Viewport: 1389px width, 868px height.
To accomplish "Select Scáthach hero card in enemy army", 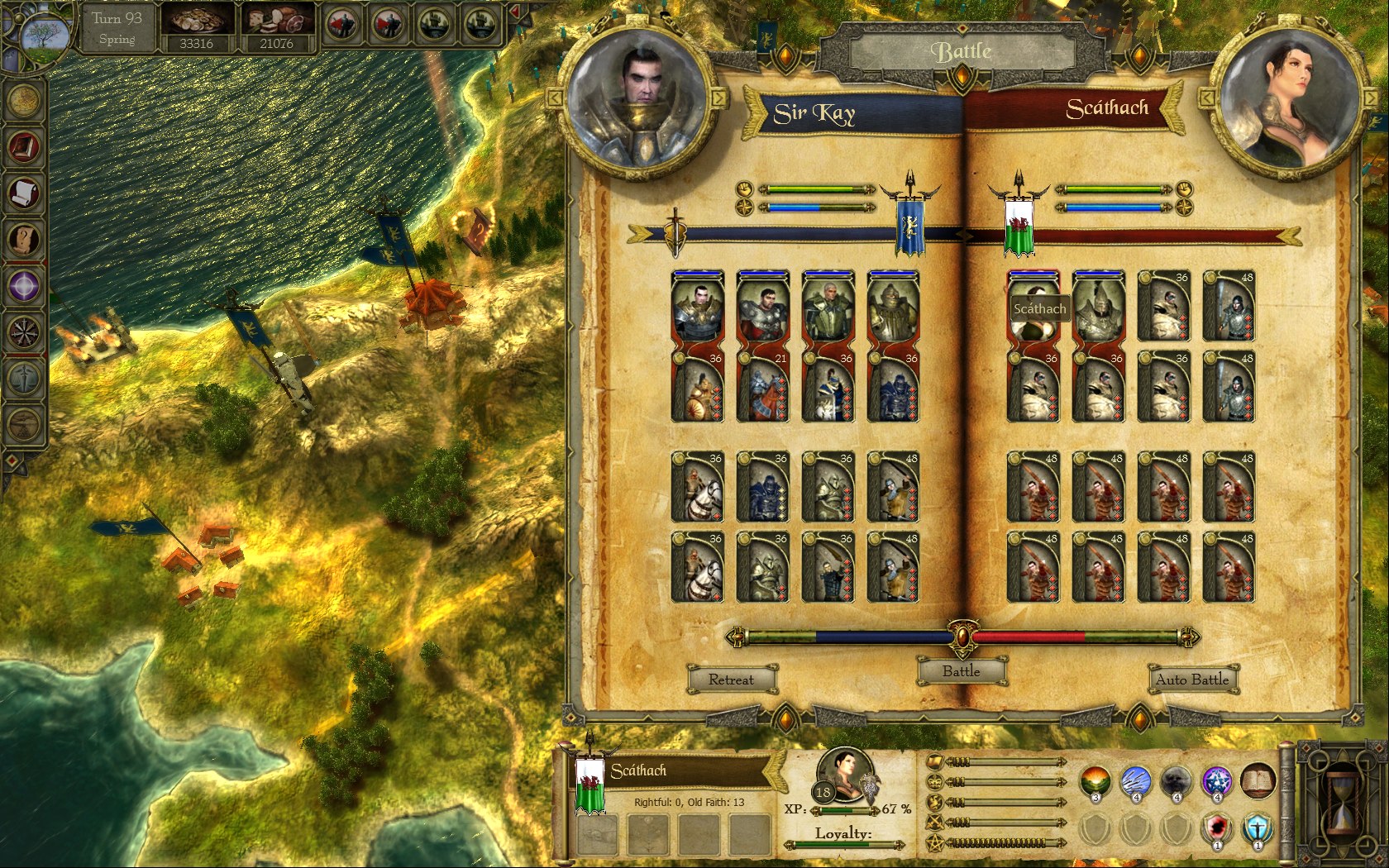I will pos(1033,306).
